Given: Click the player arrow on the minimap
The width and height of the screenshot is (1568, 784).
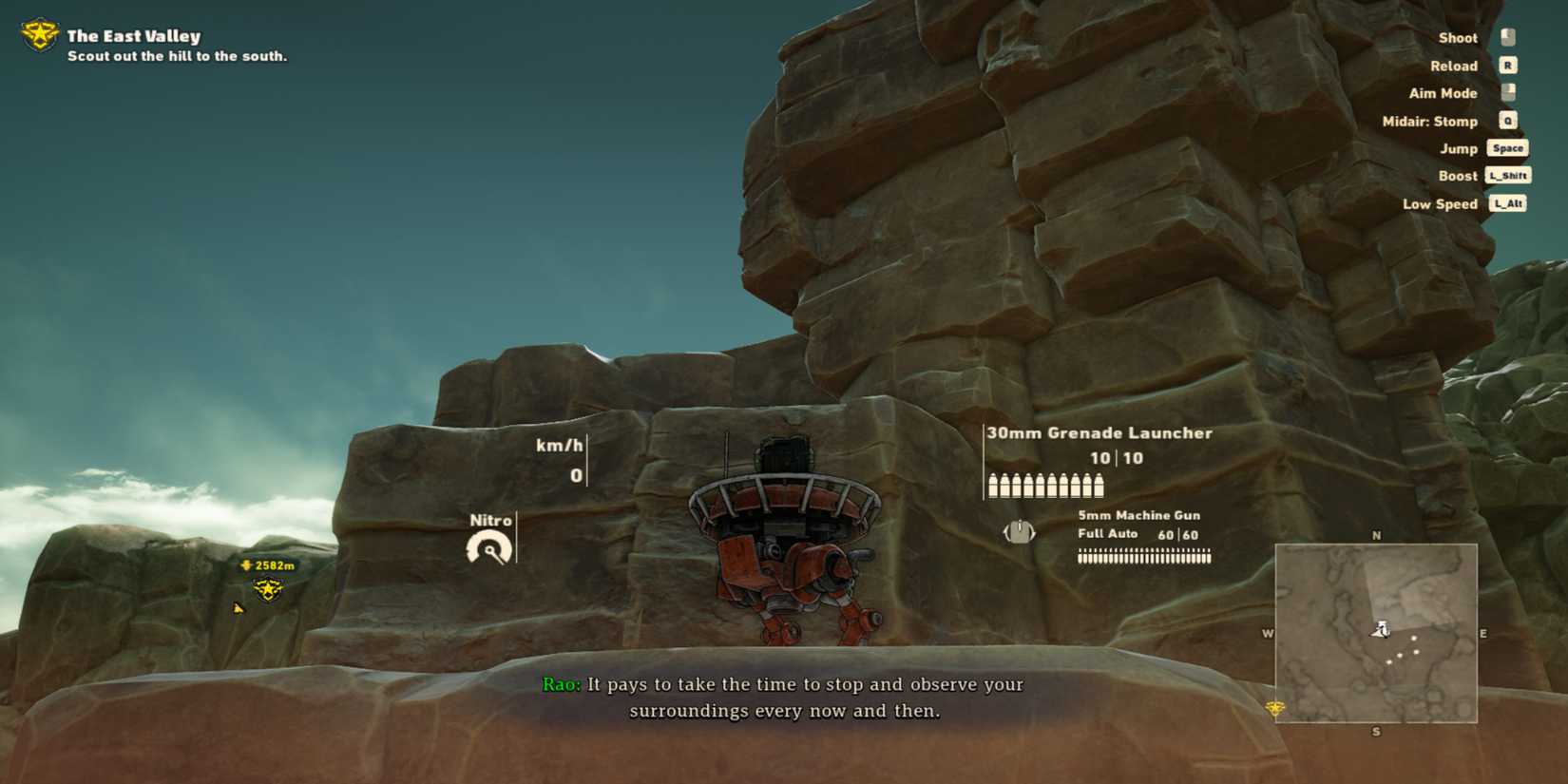Looking at the screenshot, I should tap(1383, 629).
